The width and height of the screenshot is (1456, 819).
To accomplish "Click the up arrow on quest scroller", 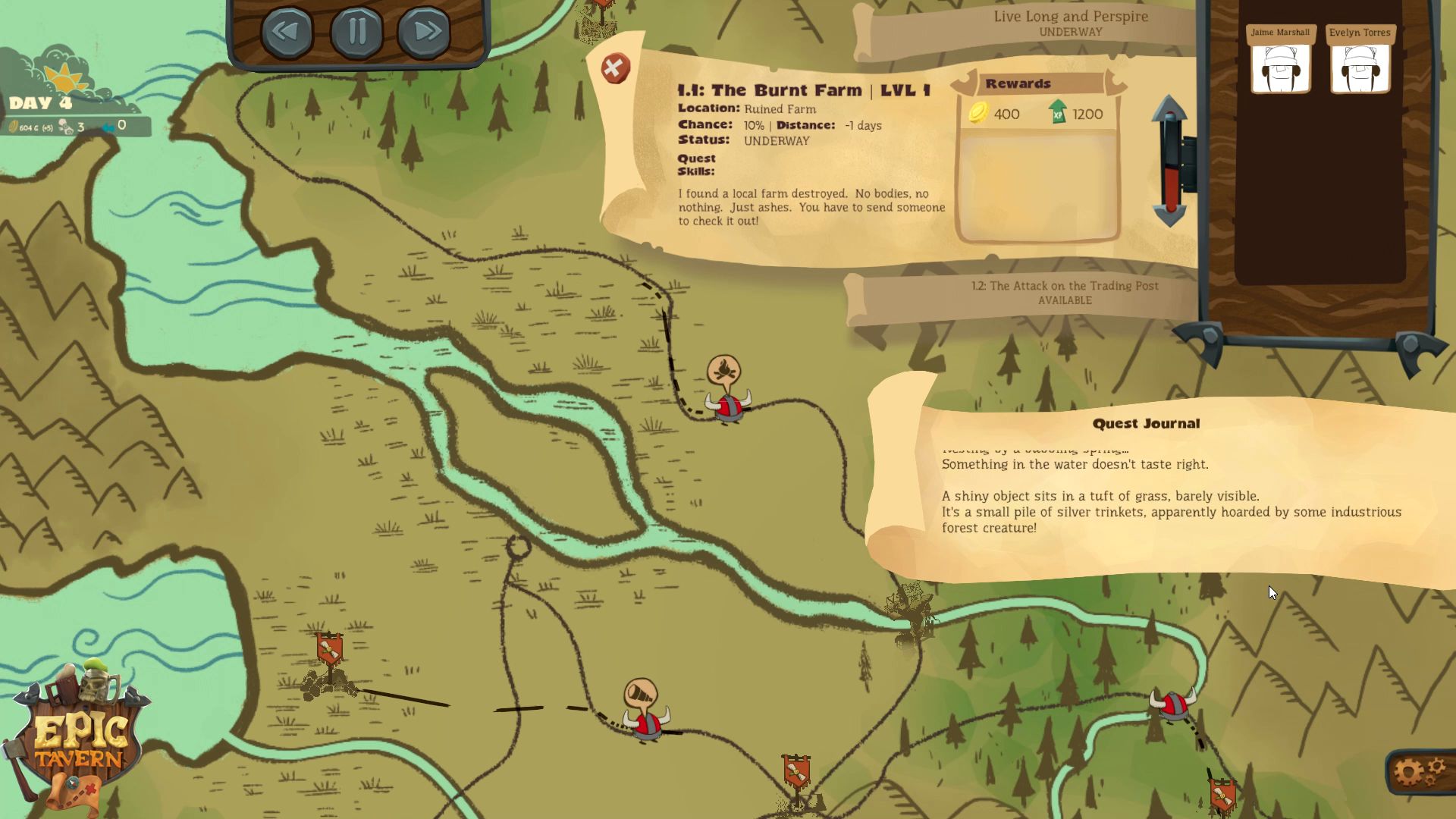I will [x=1170, y=110].
